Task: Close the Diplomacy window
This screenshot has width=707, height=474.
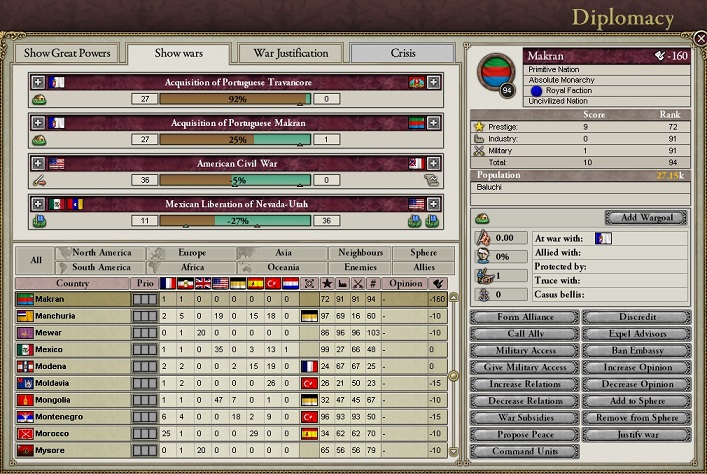Action: pos(699,38)
